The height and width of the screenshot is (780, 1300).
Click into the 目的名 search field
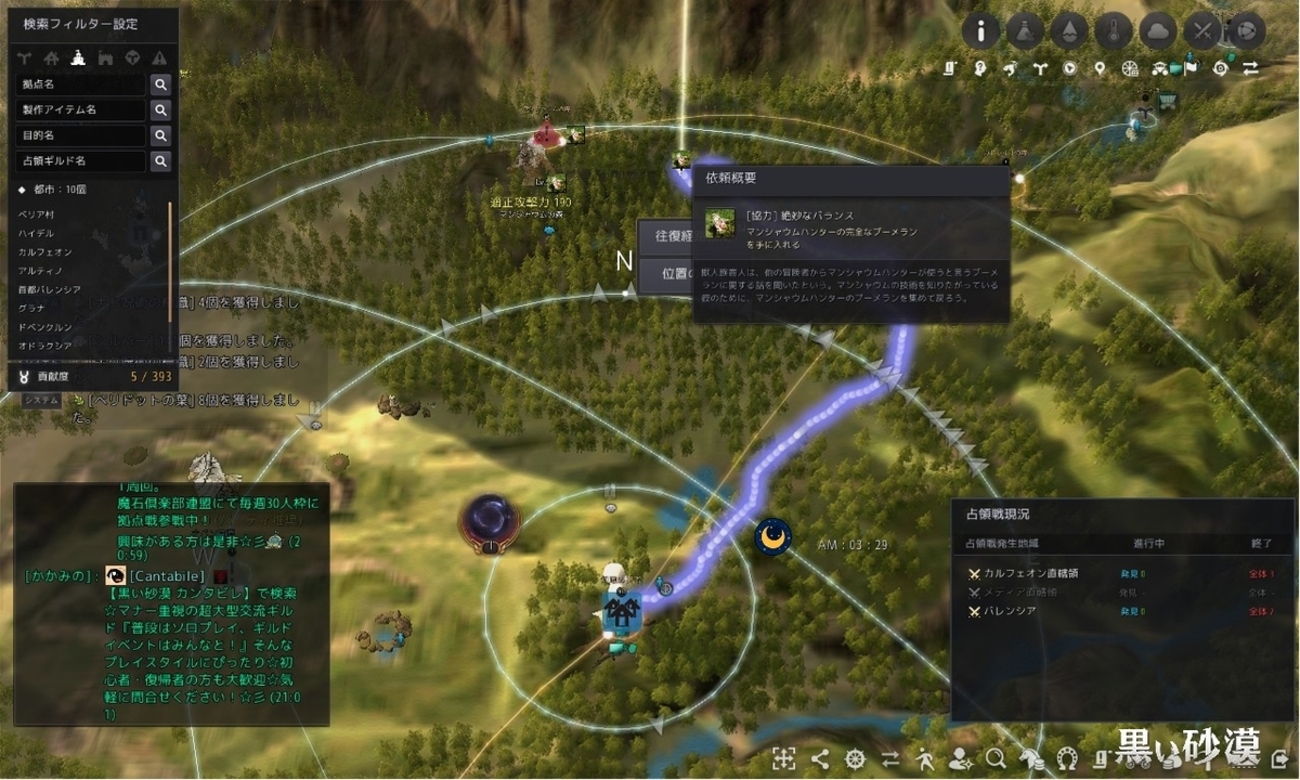pyautogui.click(x=81, y=135)
